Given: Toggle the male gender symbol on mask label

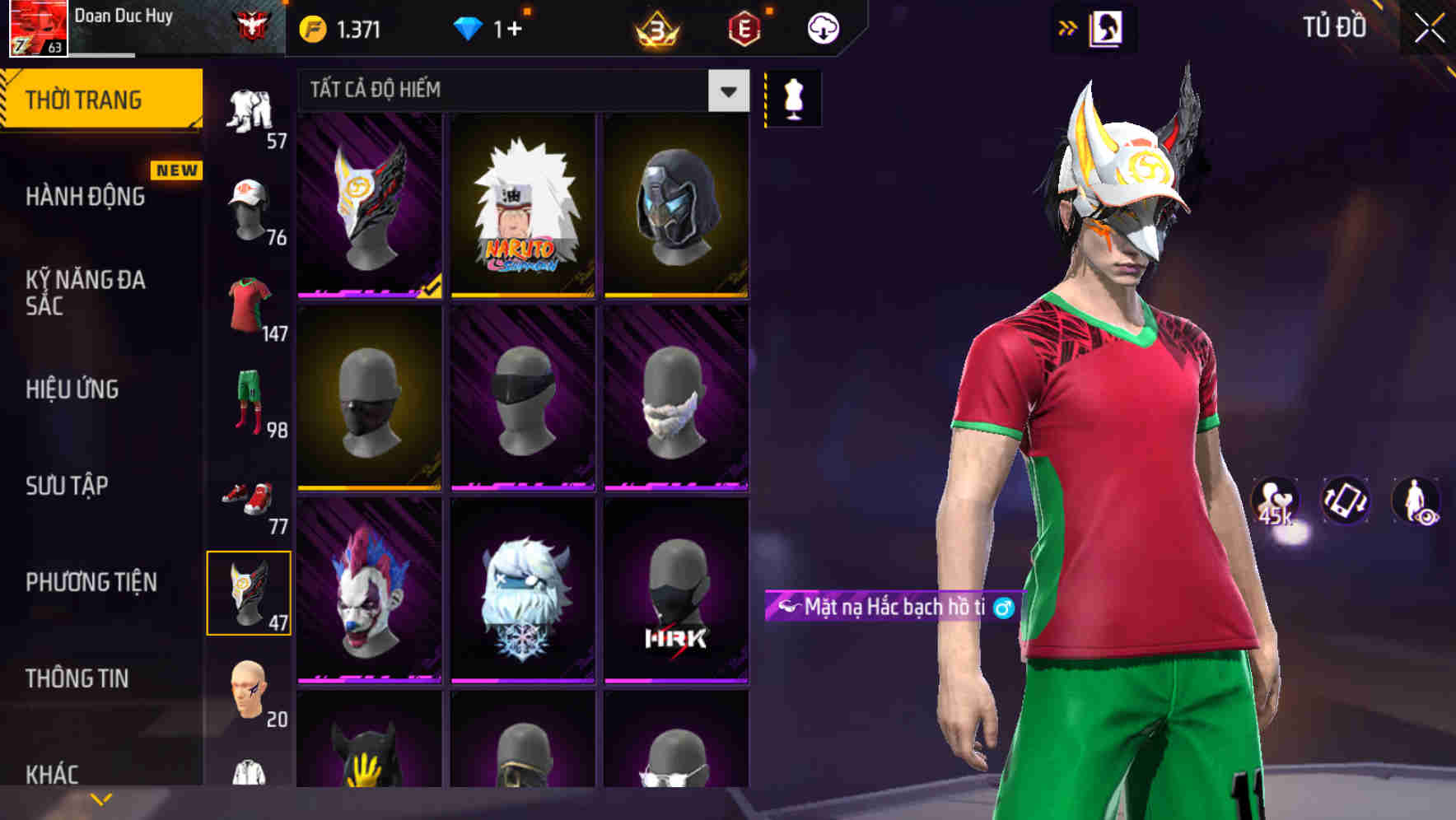Looking at the screenshot, I should coord(1001,609).
